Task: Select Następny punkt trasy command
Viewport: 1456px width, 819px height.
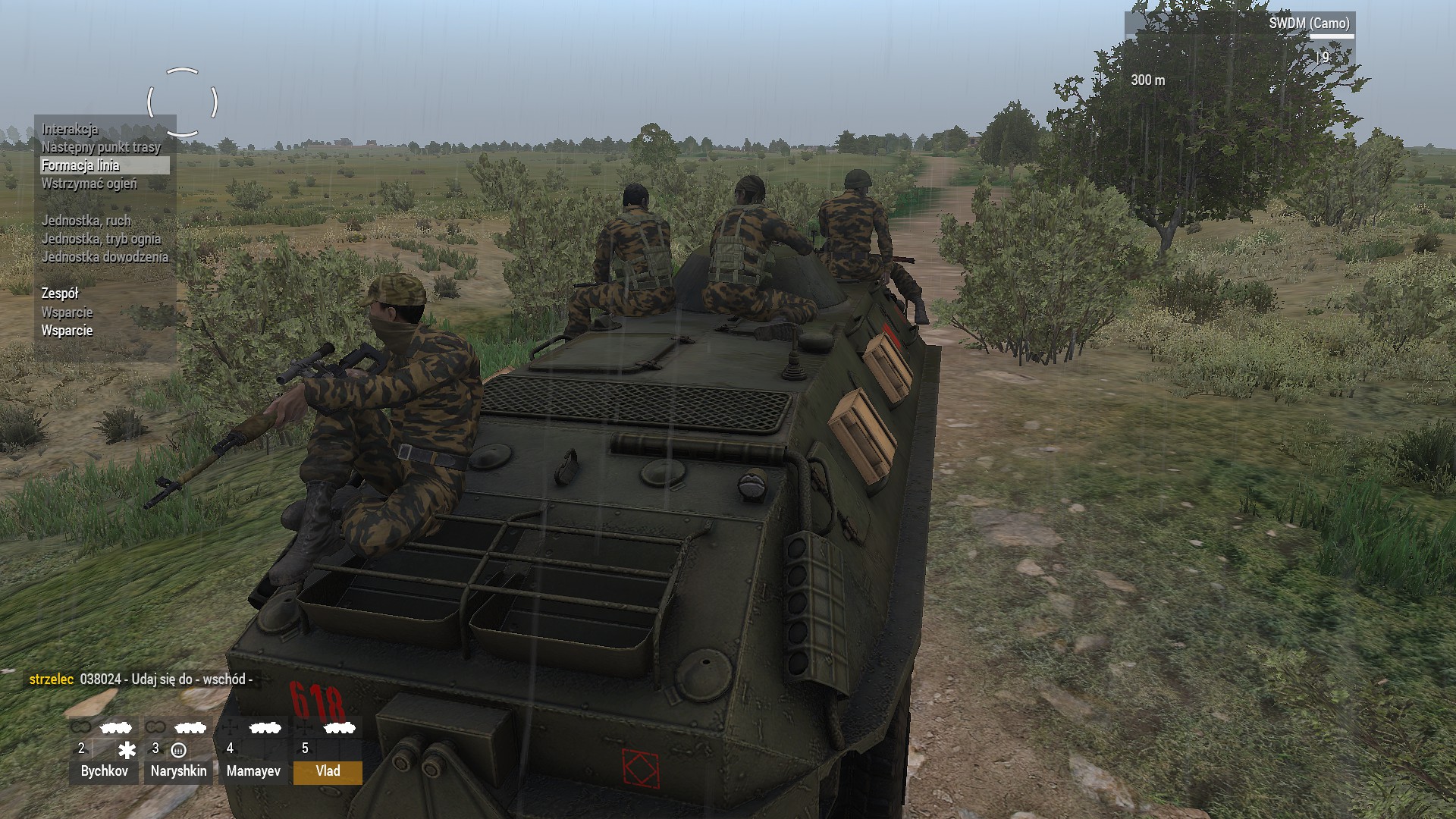Action: click(x=101, y=147)
